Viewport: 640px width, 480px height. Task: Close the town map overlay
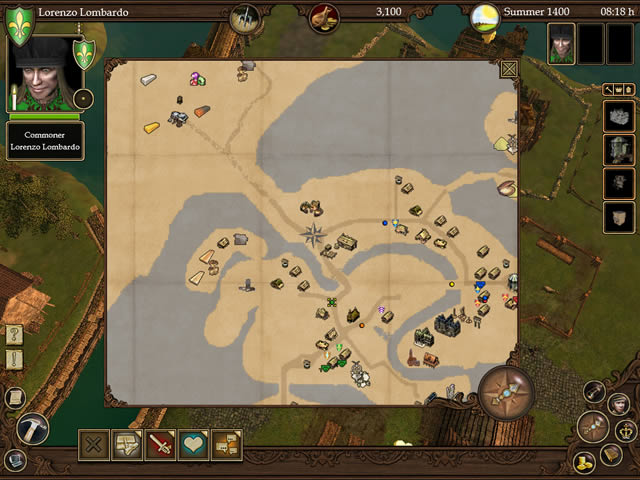click(508, 70)
